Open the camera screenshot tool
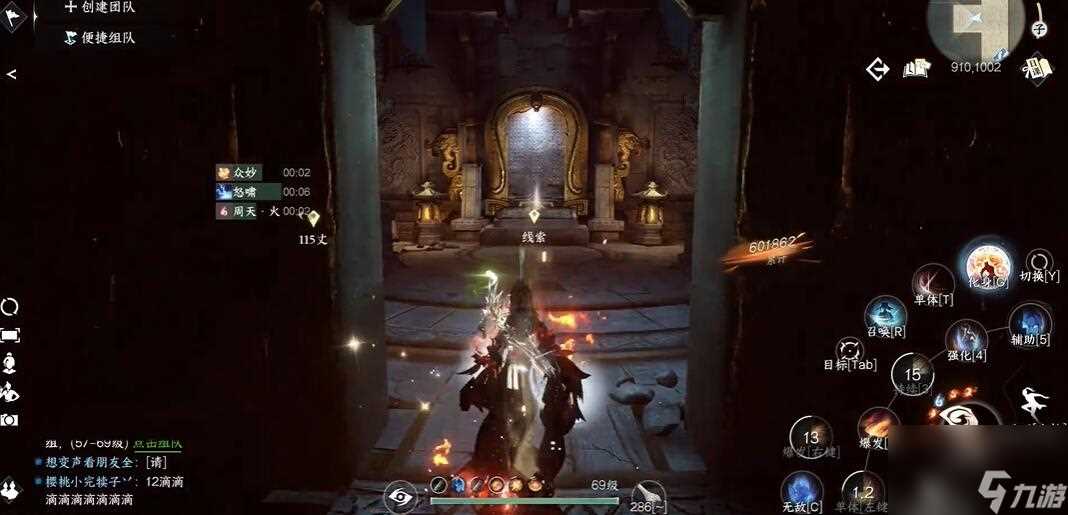 10,420
